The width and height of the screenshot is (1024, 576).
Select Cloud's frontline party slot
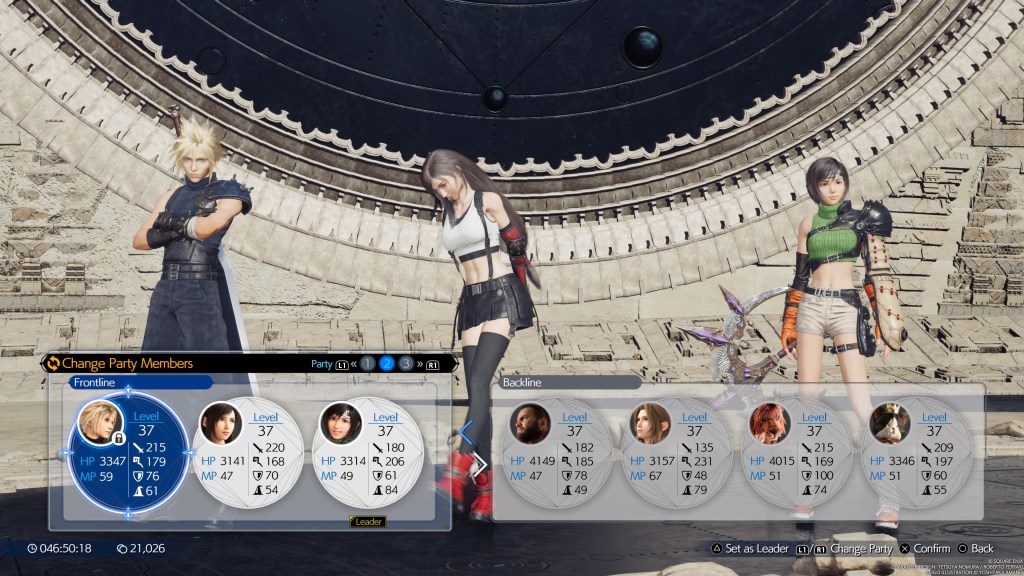[x=127, y=455]
